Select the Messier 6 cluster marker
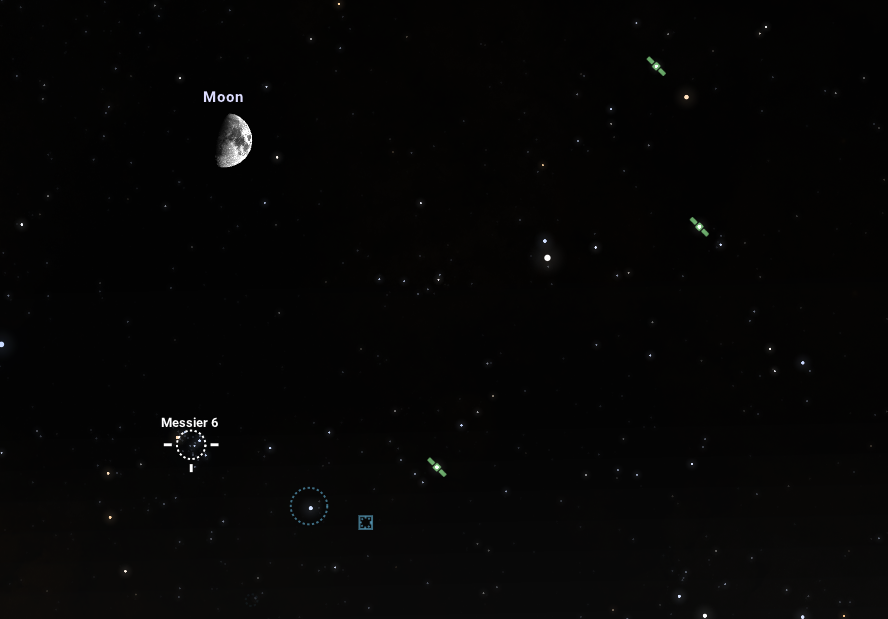 point(191,445)
